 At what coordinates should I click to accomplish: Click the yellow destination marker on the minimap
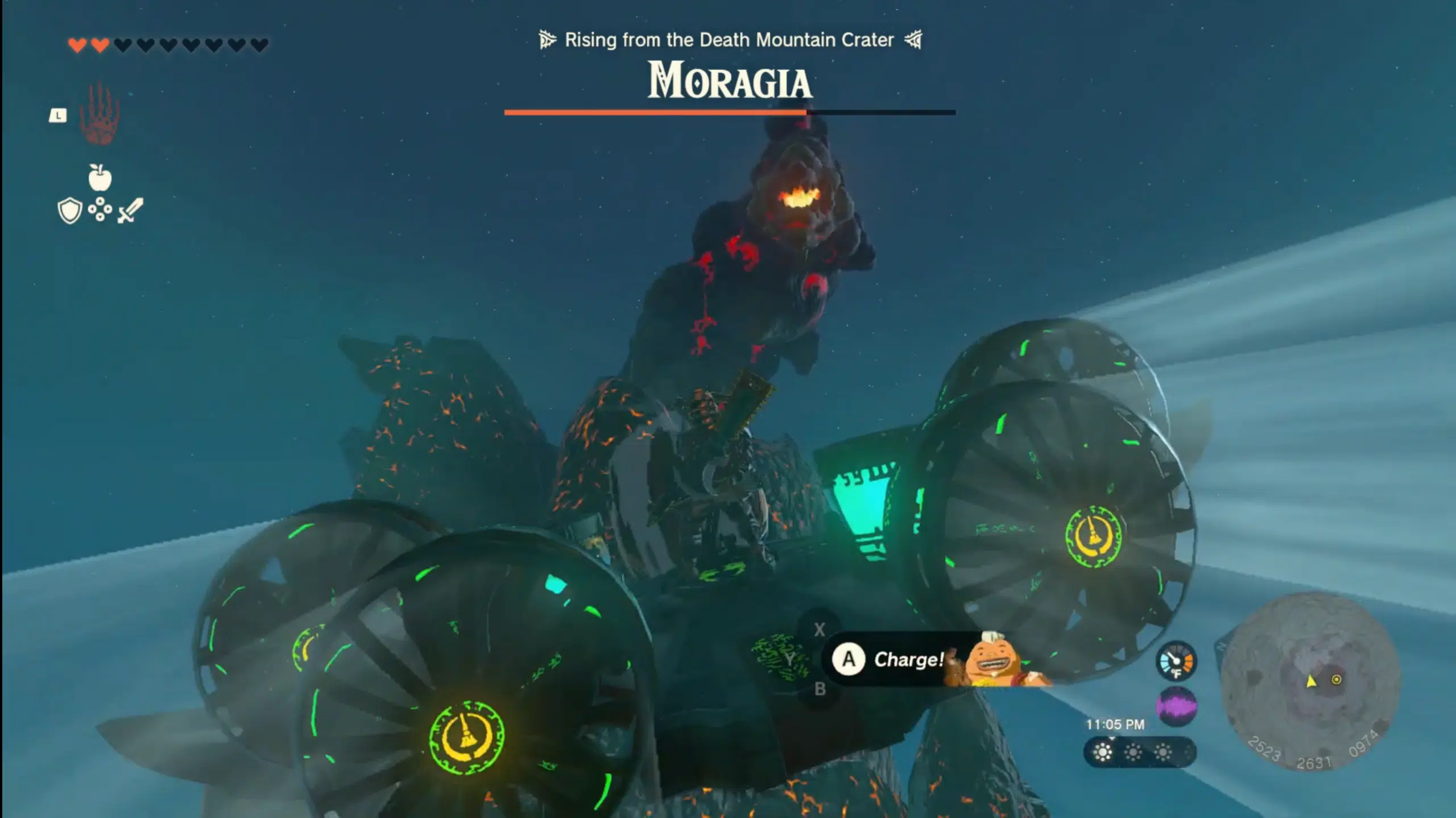click(1337, 680)
